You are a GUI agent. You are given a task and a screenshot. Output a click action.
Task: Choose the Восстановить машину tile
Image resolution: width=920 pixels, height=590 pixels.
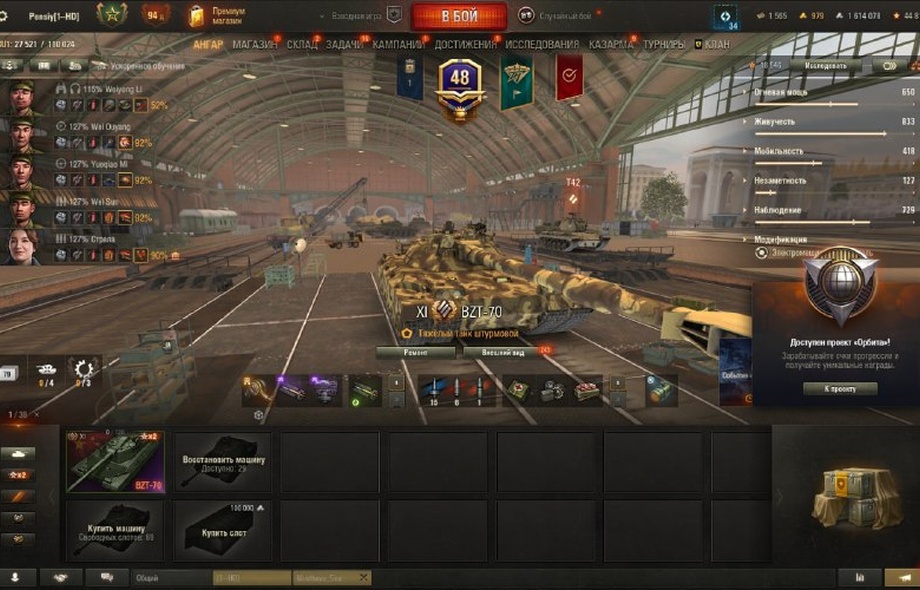coord(223,462)
